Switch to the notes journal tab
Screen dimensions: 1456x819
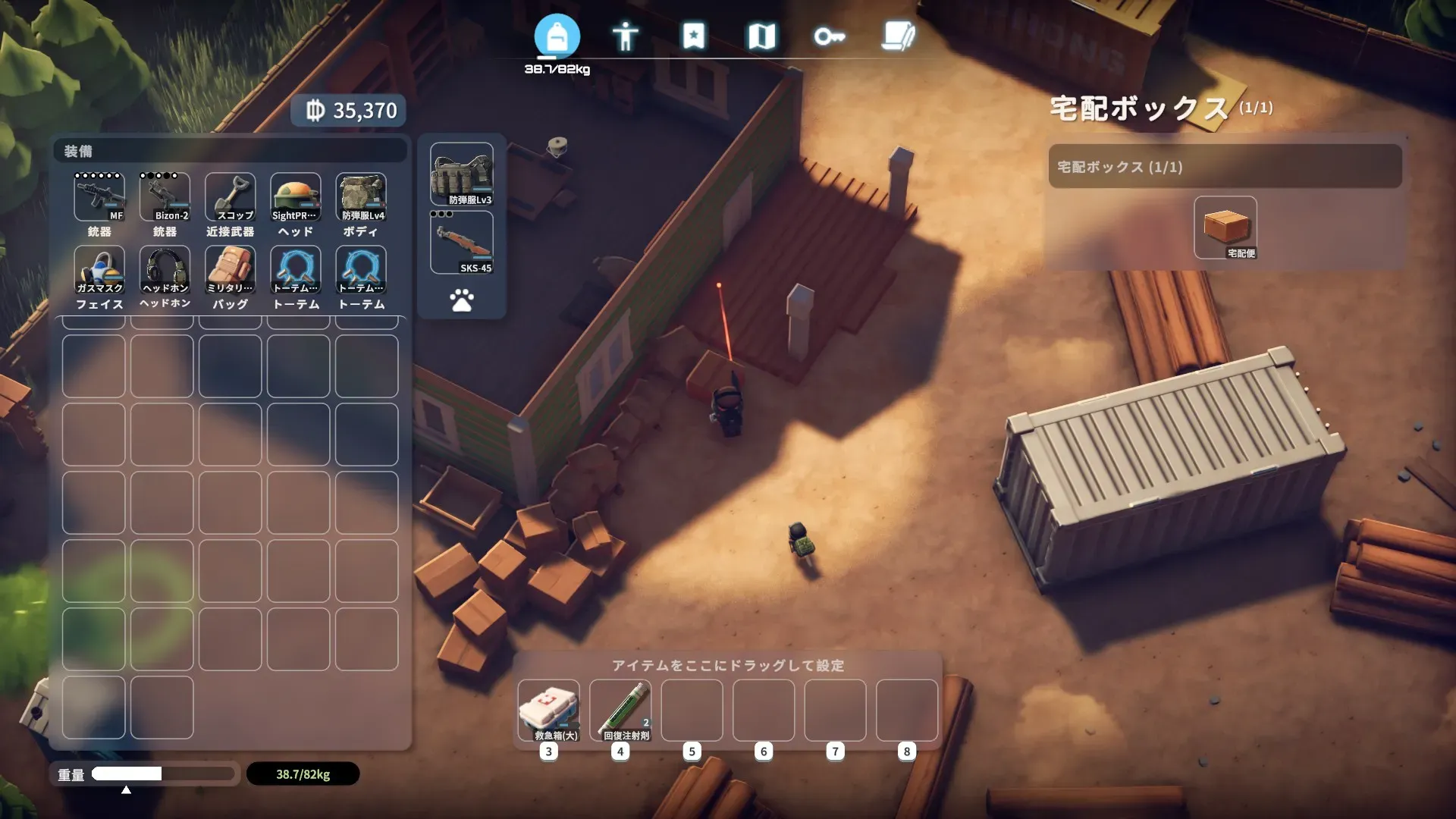[898, 36]
